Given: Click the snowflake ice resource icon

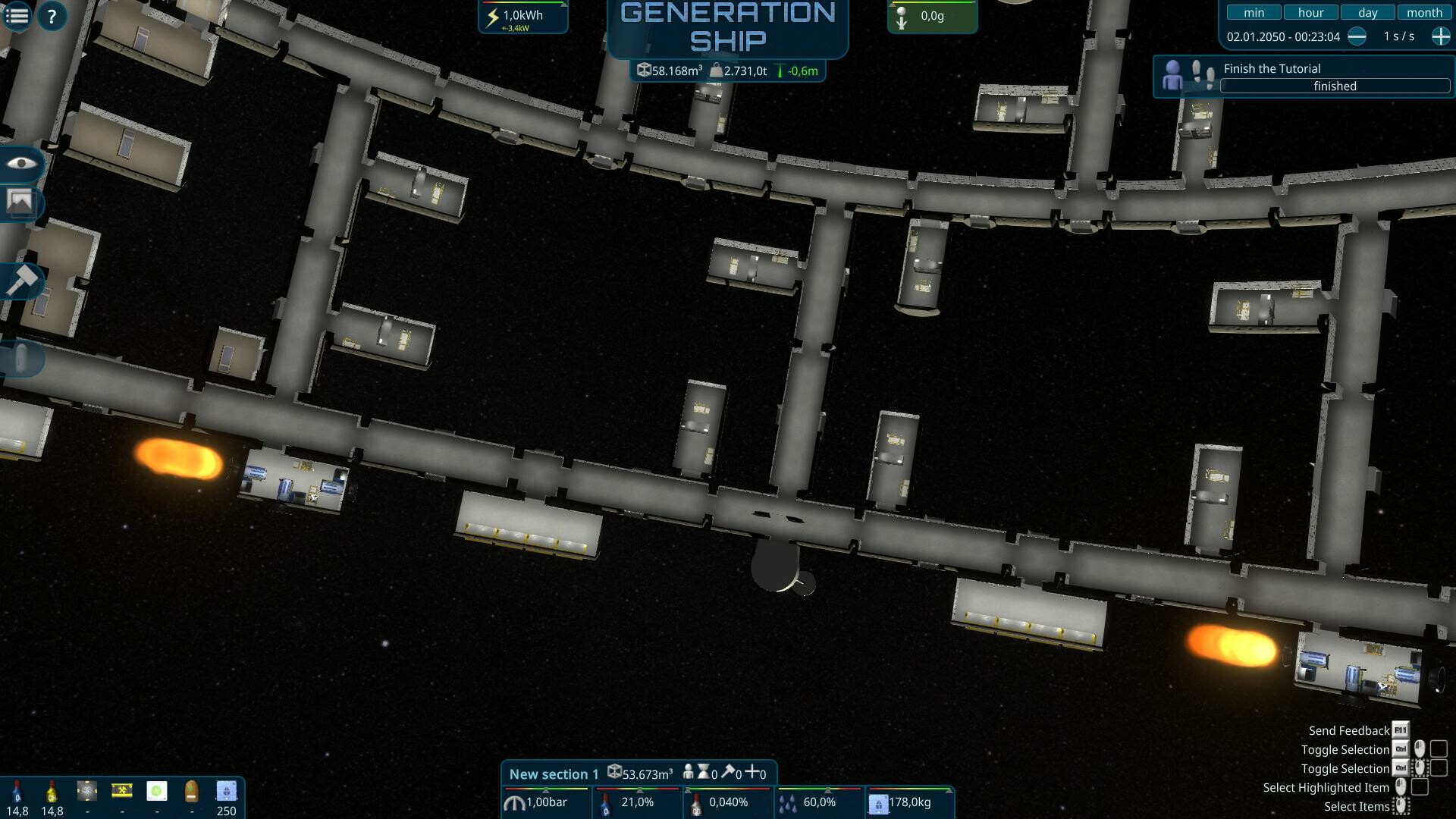Looking at the screenshot, I should pos(86,790).
